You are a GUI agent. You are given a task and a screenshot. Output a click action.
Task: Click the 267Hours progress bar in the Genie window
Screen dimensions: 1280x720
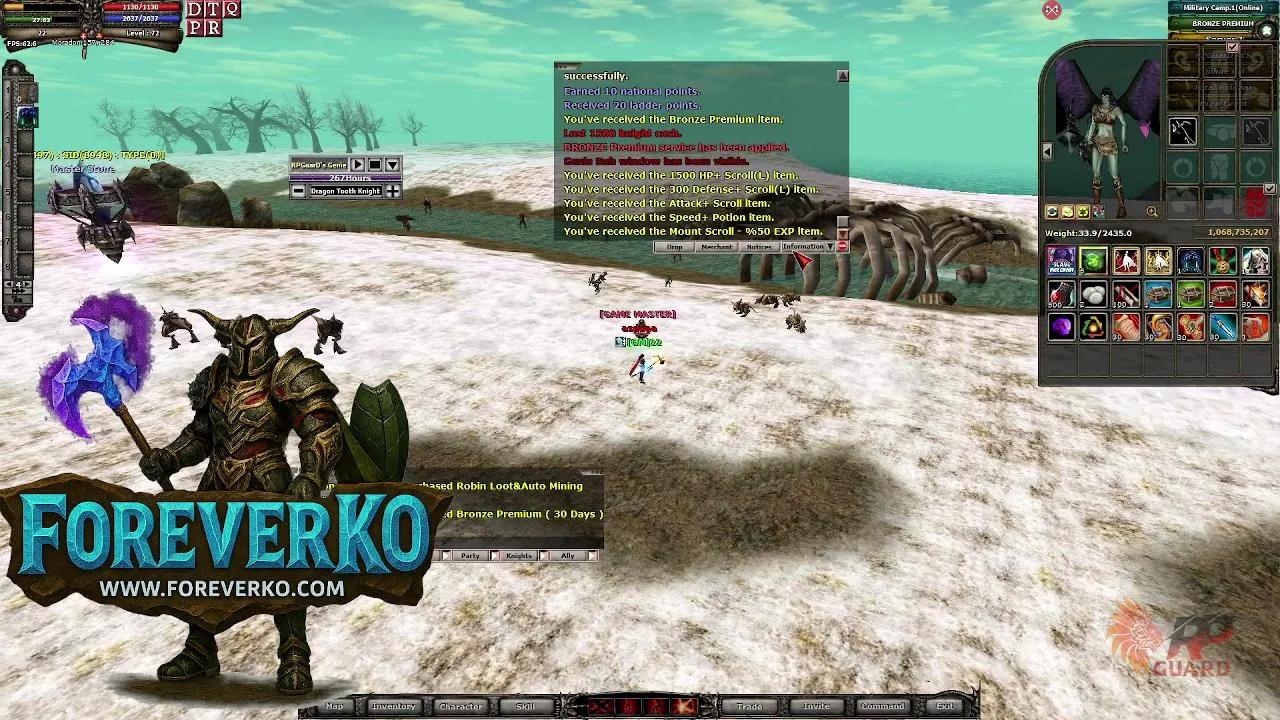(345, 178)
